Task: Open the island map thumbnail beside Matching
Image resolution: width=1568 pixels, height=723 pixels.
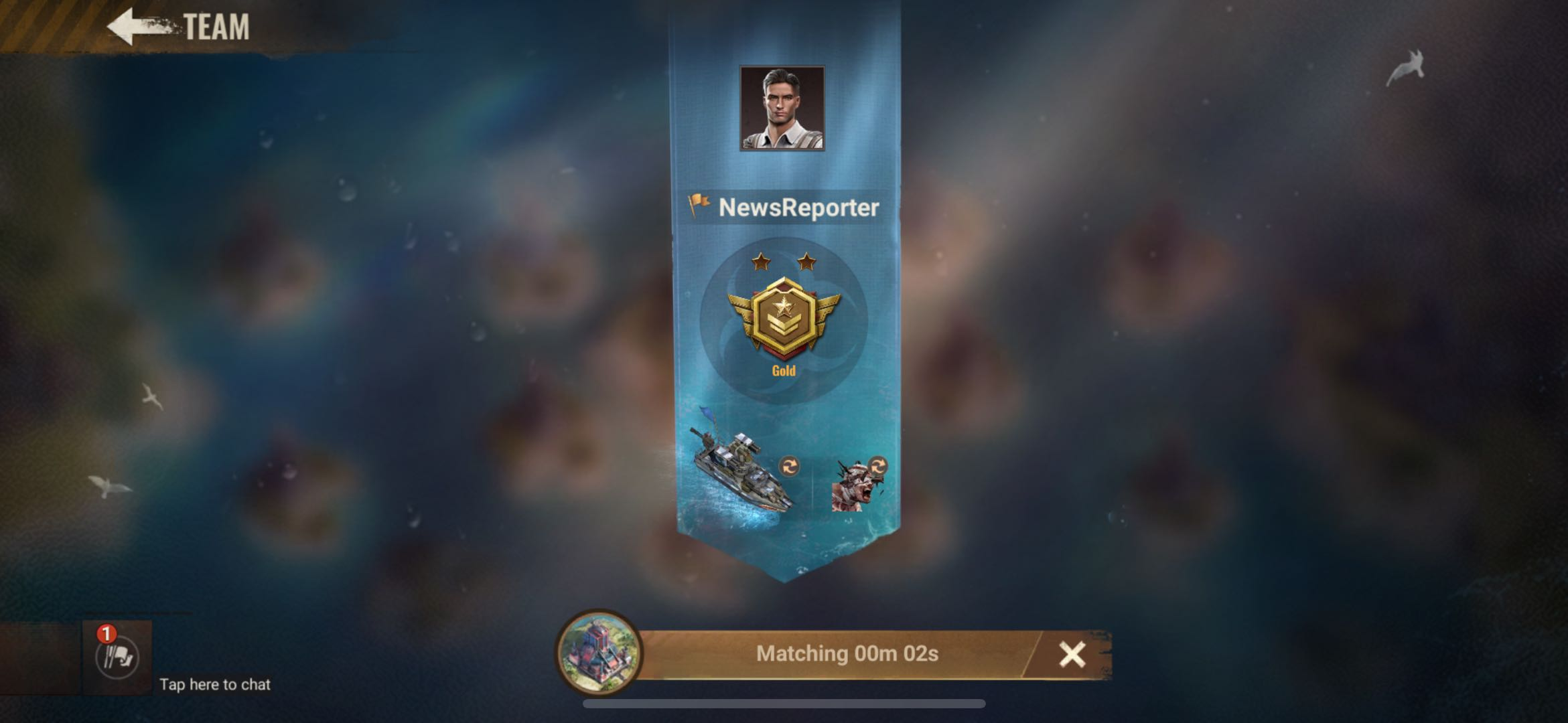Action: pos(599,652)
